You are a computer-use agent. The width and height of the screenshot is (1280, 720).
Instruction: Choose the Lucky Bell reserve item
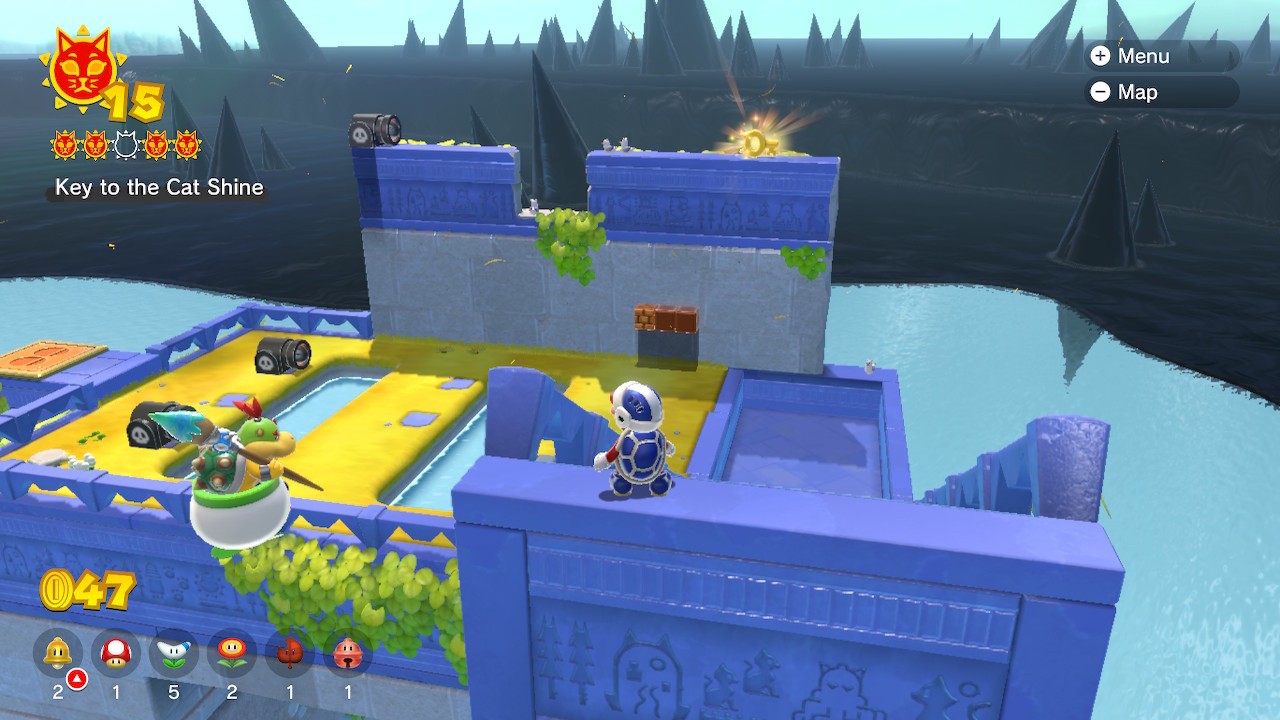(x=348, y=654)
